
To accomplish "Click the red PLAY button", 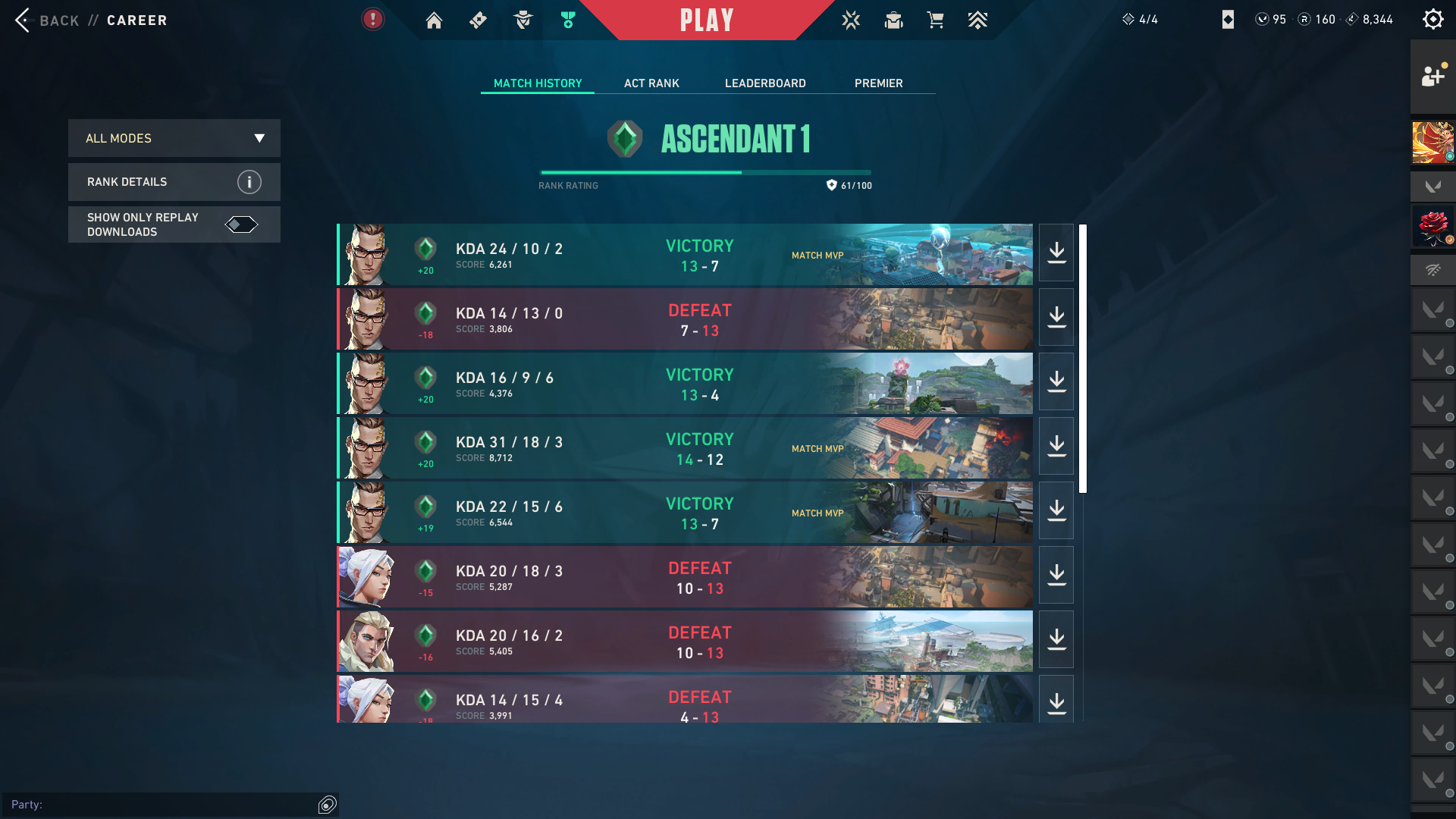I will [x=706, y=20].
